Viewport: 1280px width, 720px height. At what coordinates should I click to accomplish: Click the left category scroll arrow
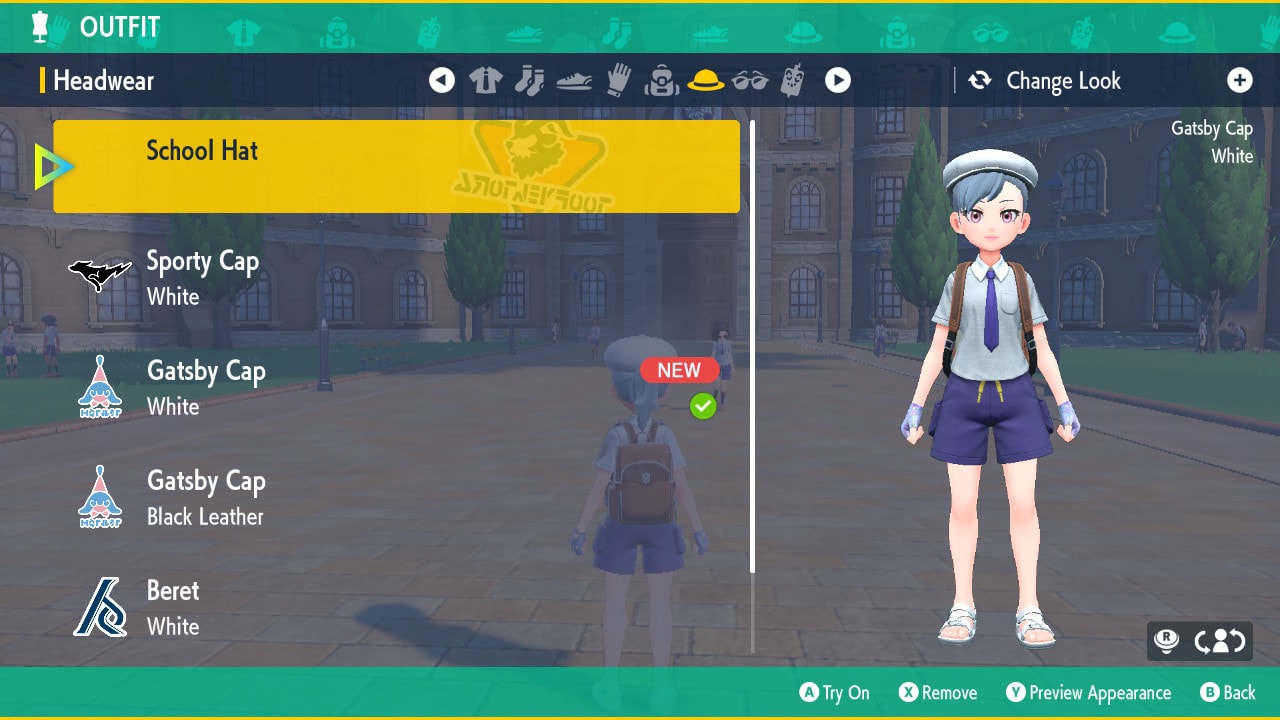pyautogui.click(x=442, y=80)
